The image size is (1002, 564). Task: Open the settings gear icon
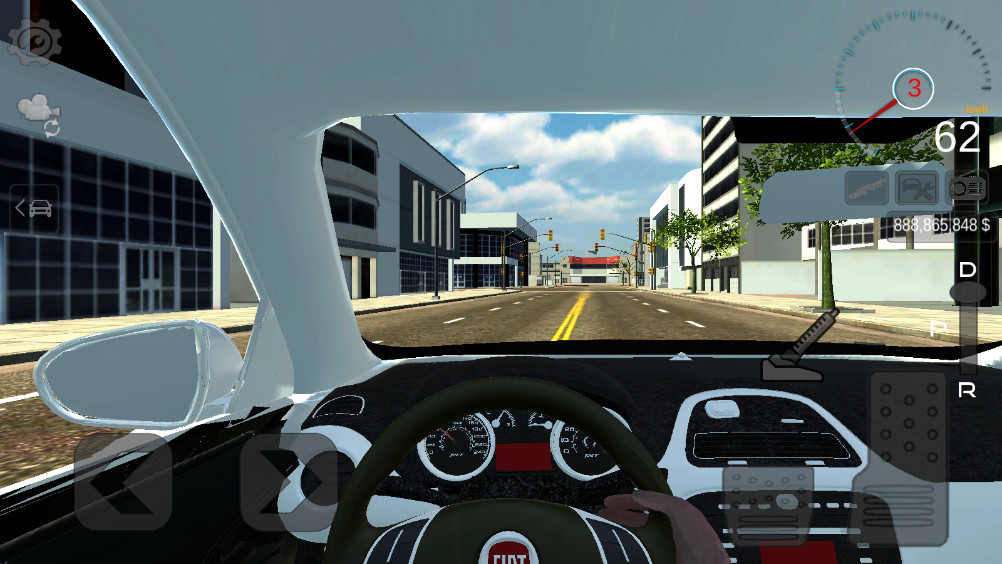click(x=35, y=41)
